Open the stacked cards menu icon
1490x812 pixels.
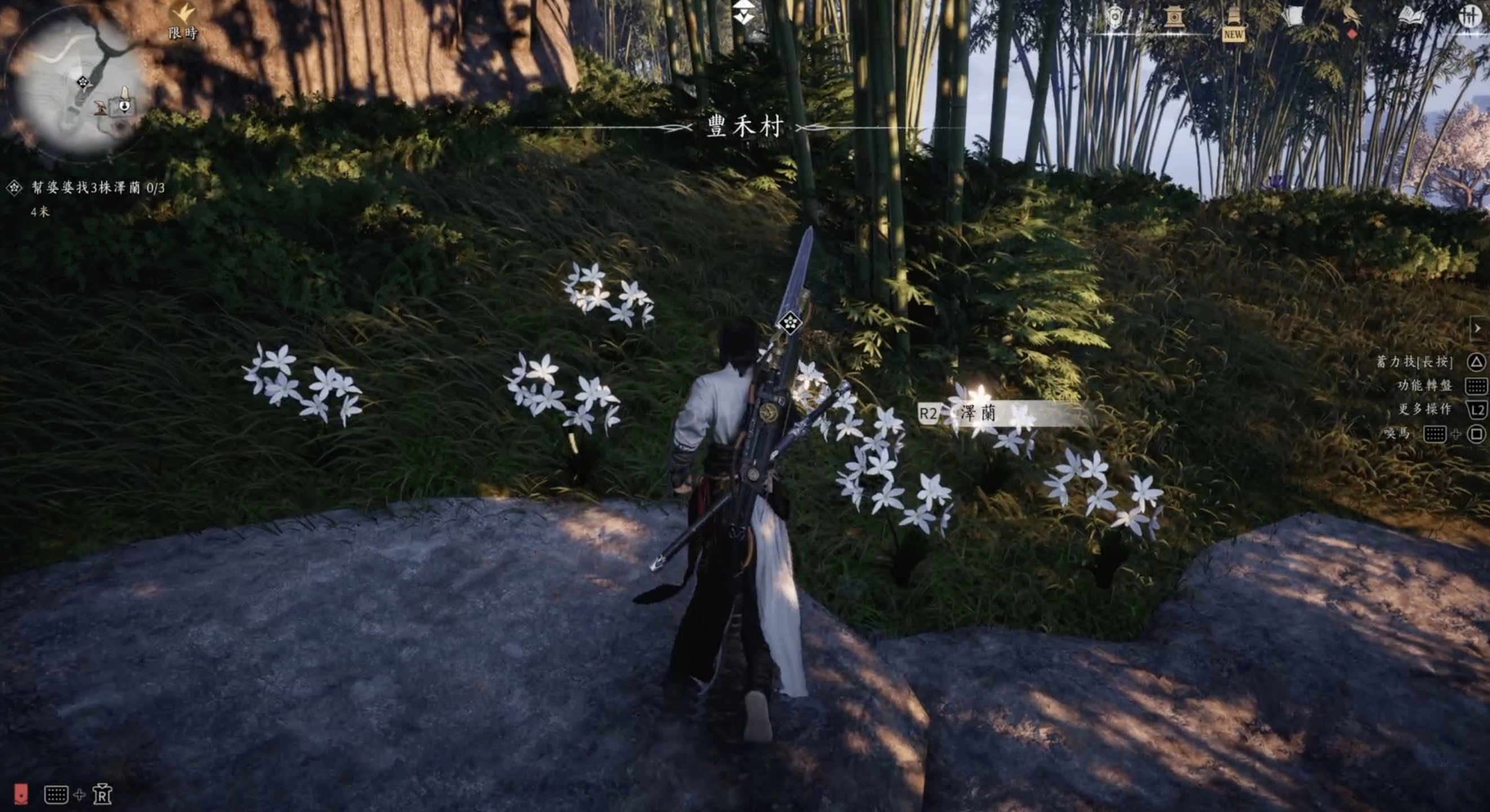[x=1292, y=16]
